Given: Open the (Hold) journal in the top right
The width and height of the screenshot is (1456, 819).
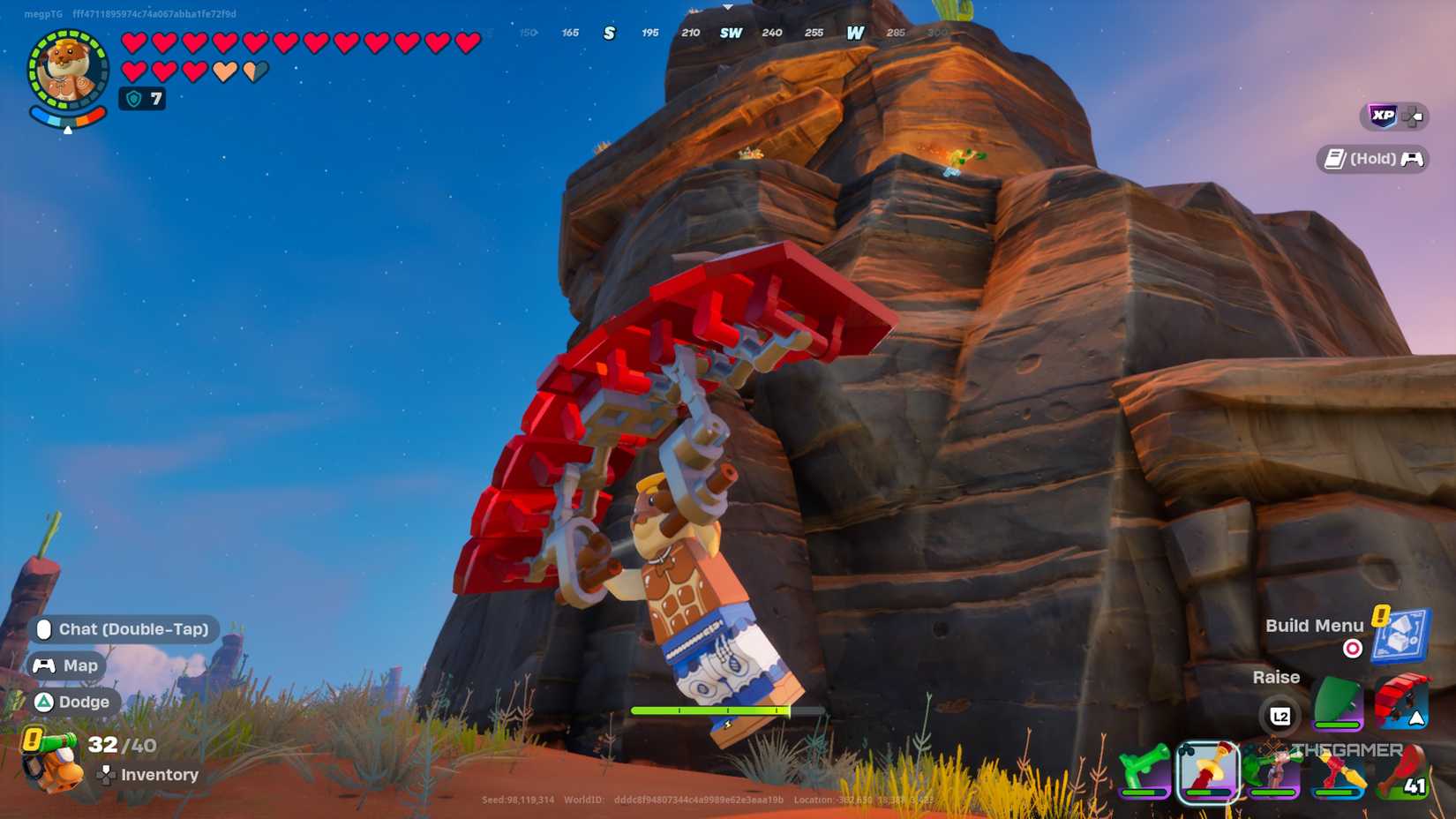Looking at the screenshot, I should [x=1370, y=159].
